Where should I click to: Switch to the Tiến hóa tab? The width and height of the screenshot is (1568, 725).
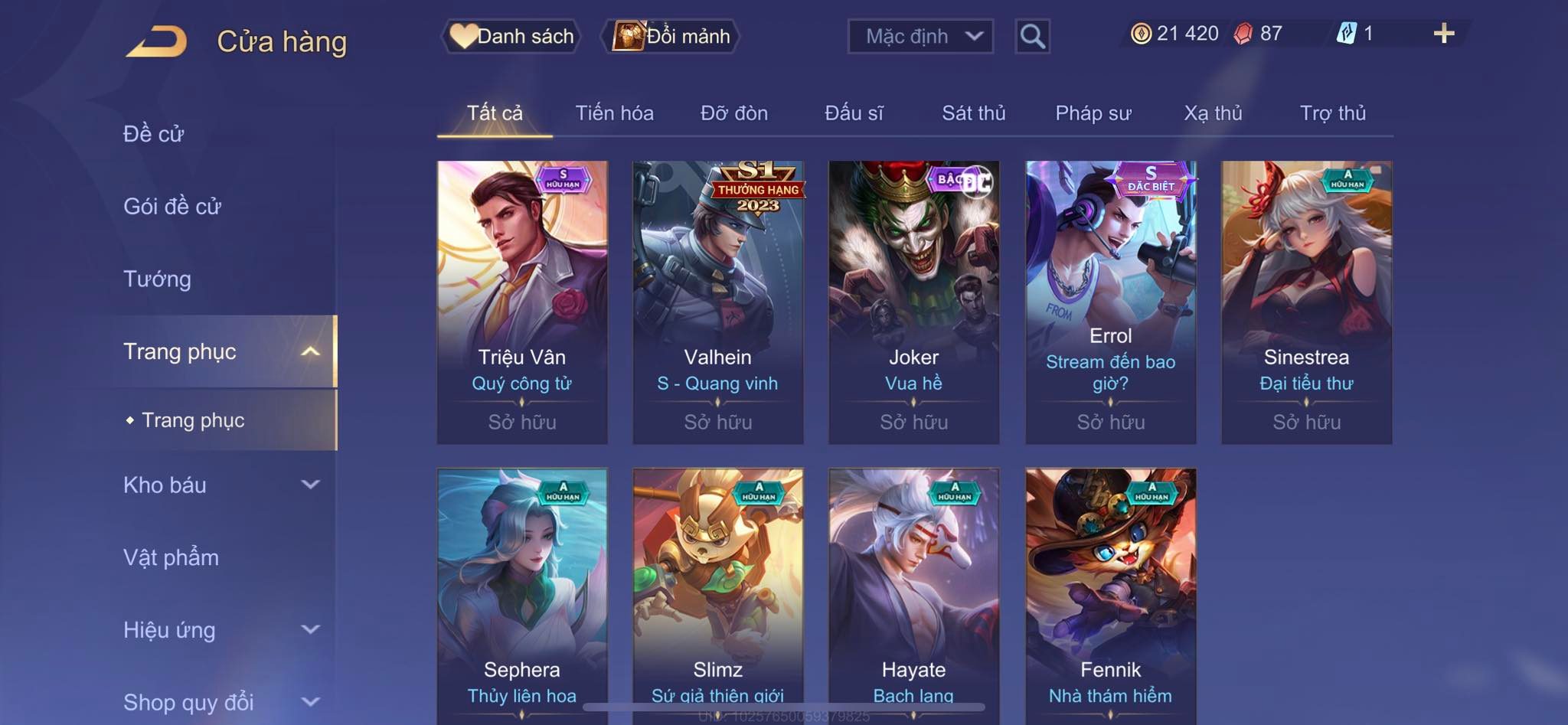(x=614, y=113)
